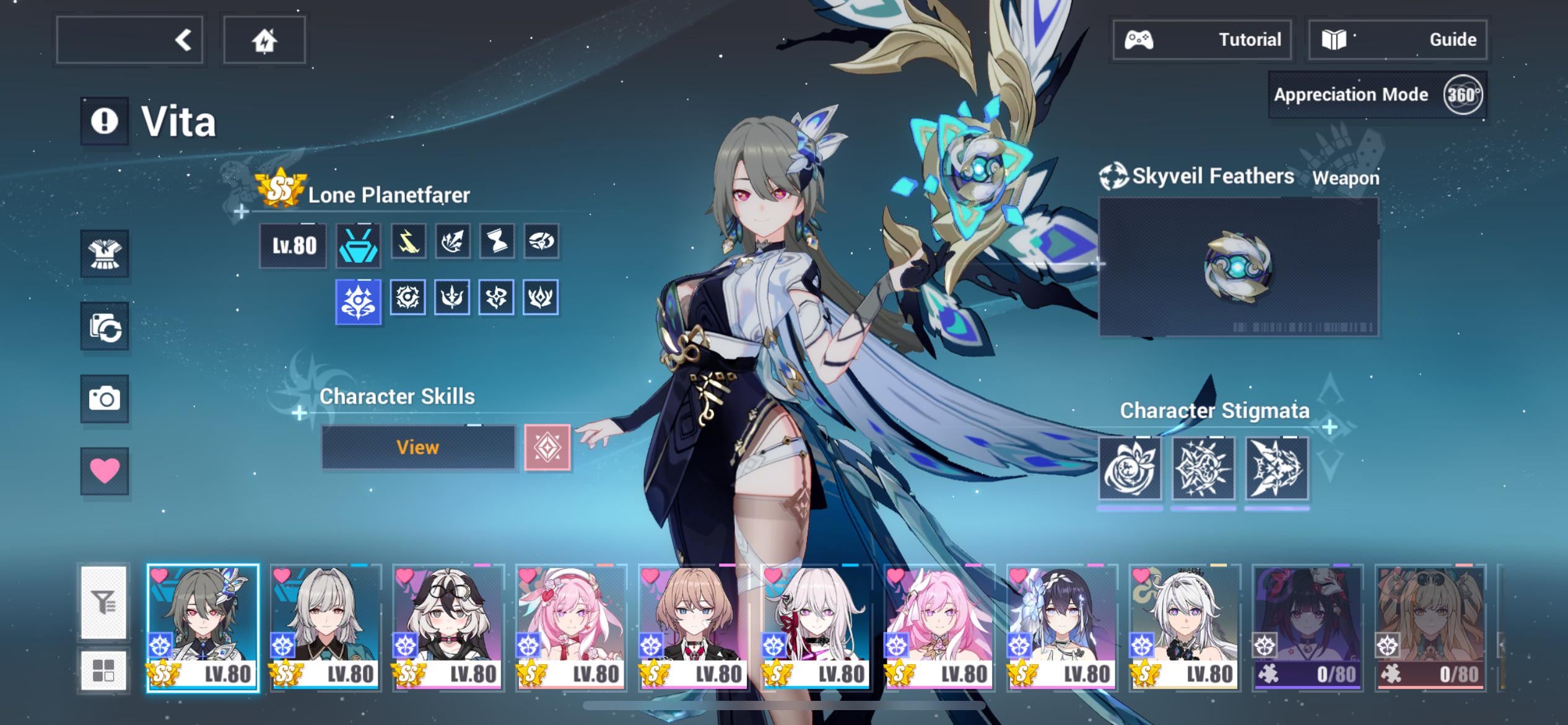1568x725 pixels.
Task: Open the character switch icon
Action: pos(104,327)
